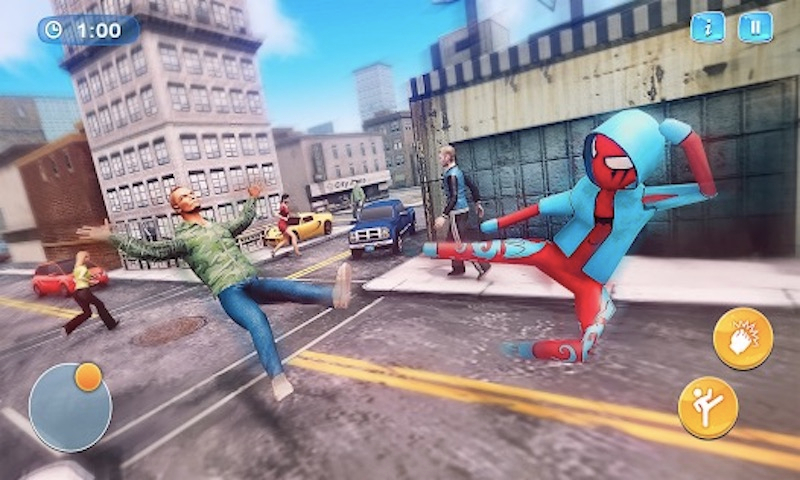Open the info button

coord(707,27)
